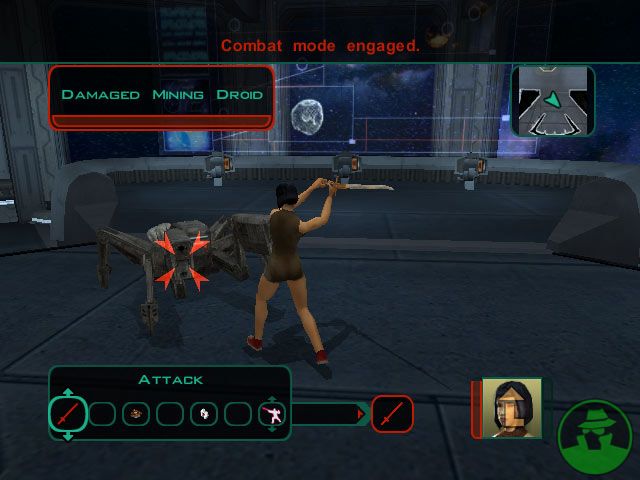This screenshot has height=480, width=640.
Task: Click the queued sword attack icon
Action: point(392,413)
